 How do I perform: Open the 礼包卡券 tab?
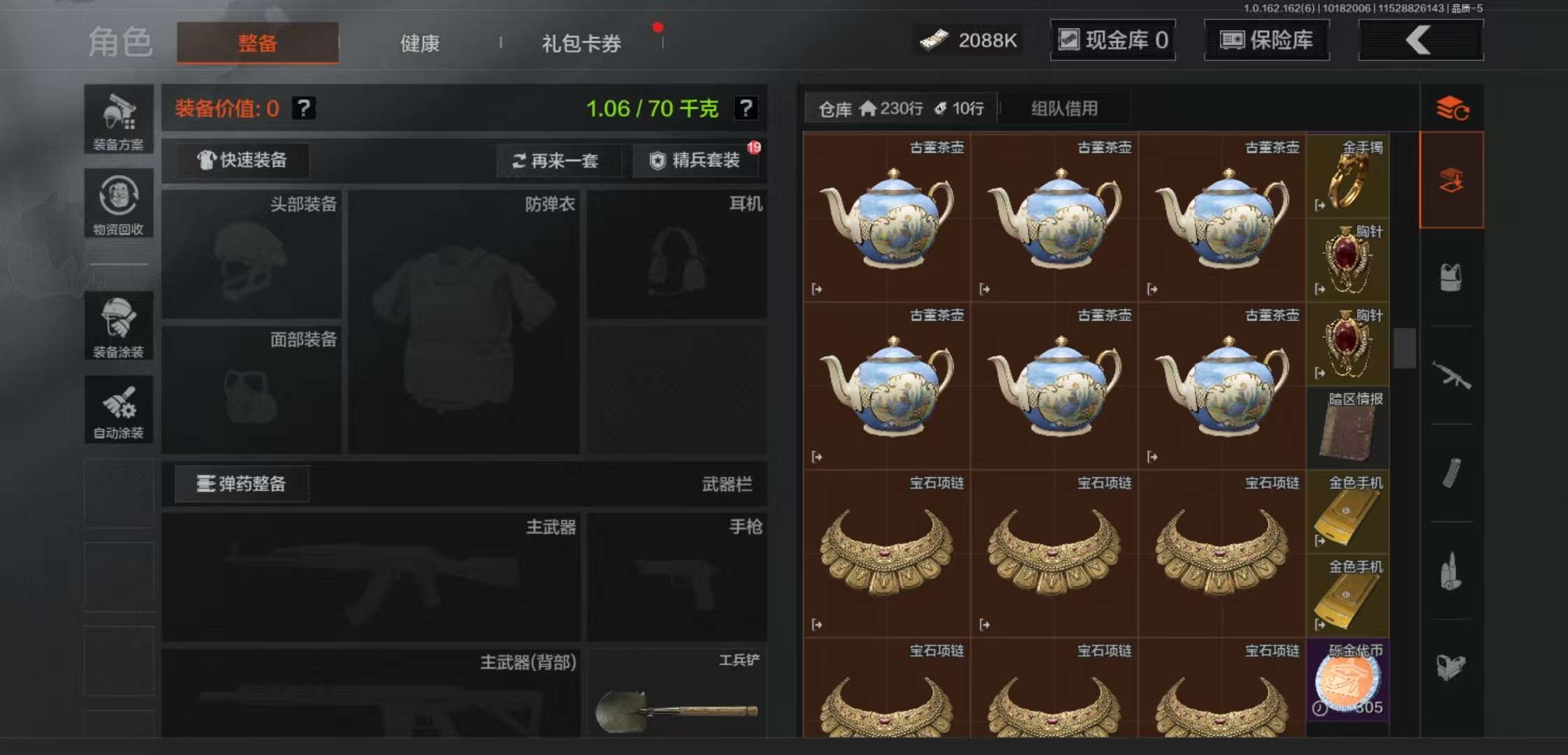(580, 43)
